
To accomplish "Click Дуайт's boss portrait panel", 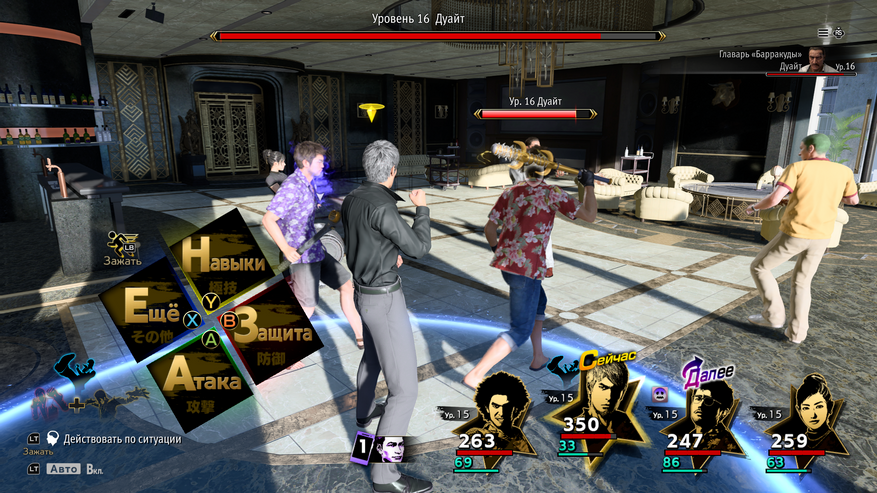I will pyautogui.click(x=818, y=57).
